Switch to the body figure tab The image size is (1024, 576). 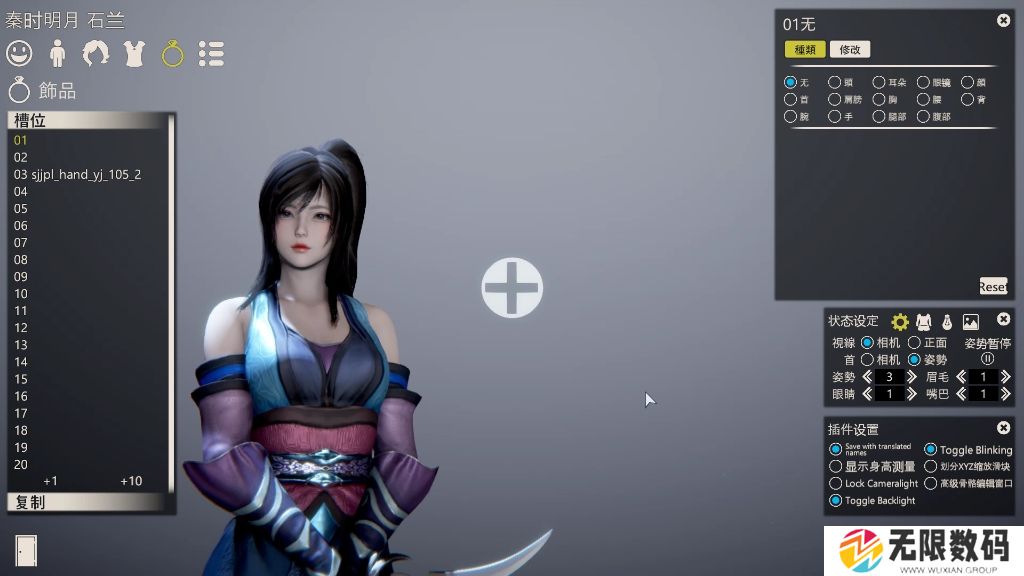57,53
